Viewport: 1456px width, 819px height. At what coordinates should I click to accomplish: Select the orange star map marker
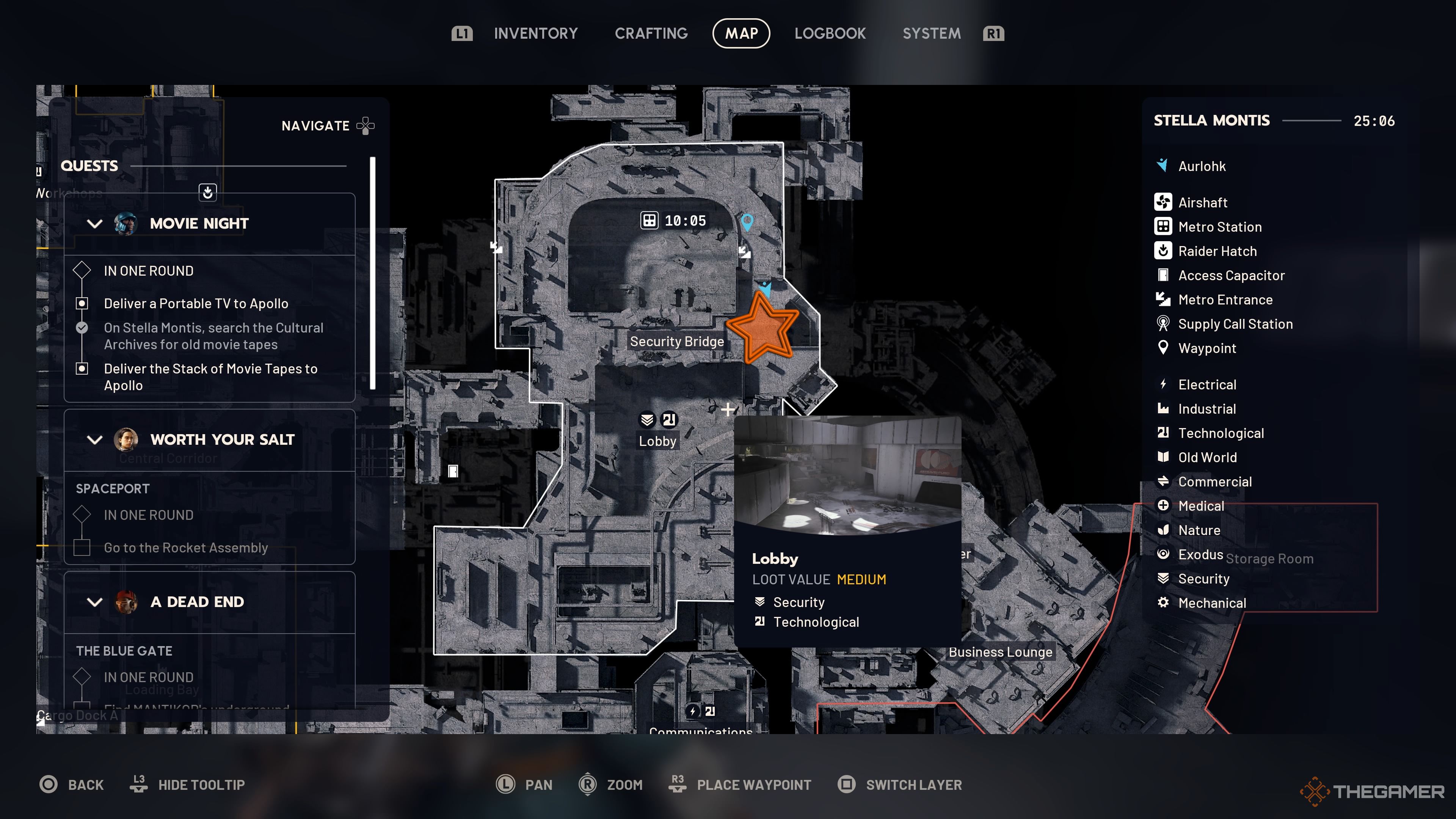(x=763, y=328)
